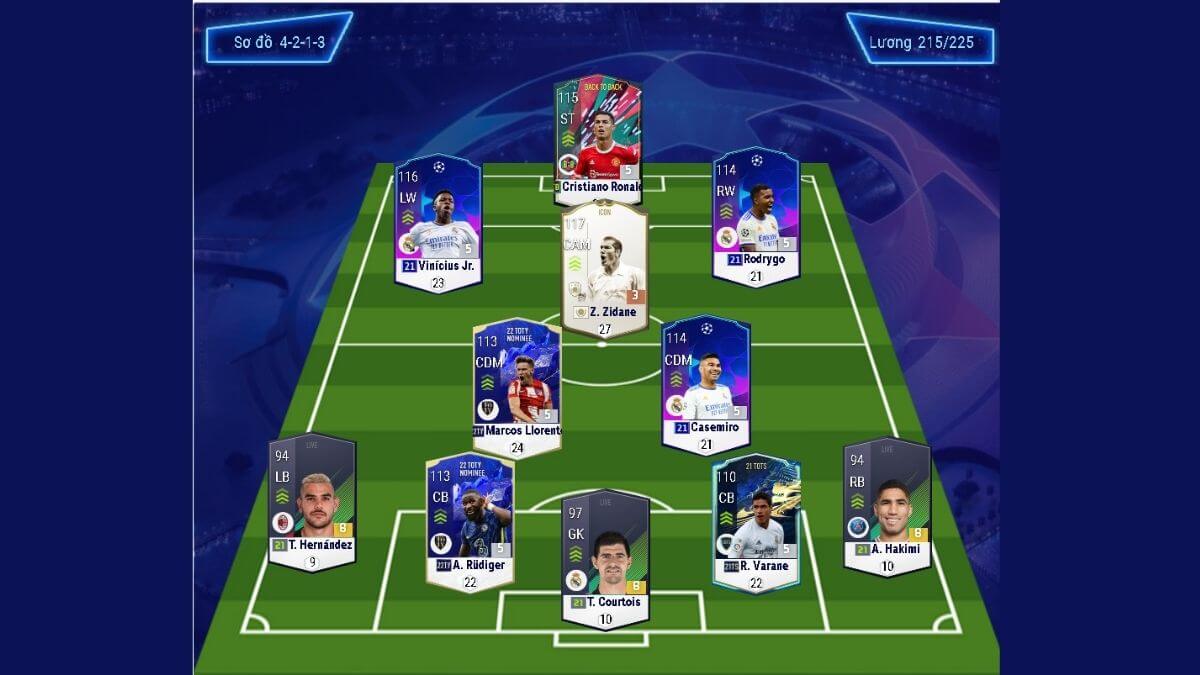
Task: Select the Cristiano Ronaldo striker card
Action: pyautogui.click(x=598, y=136)
